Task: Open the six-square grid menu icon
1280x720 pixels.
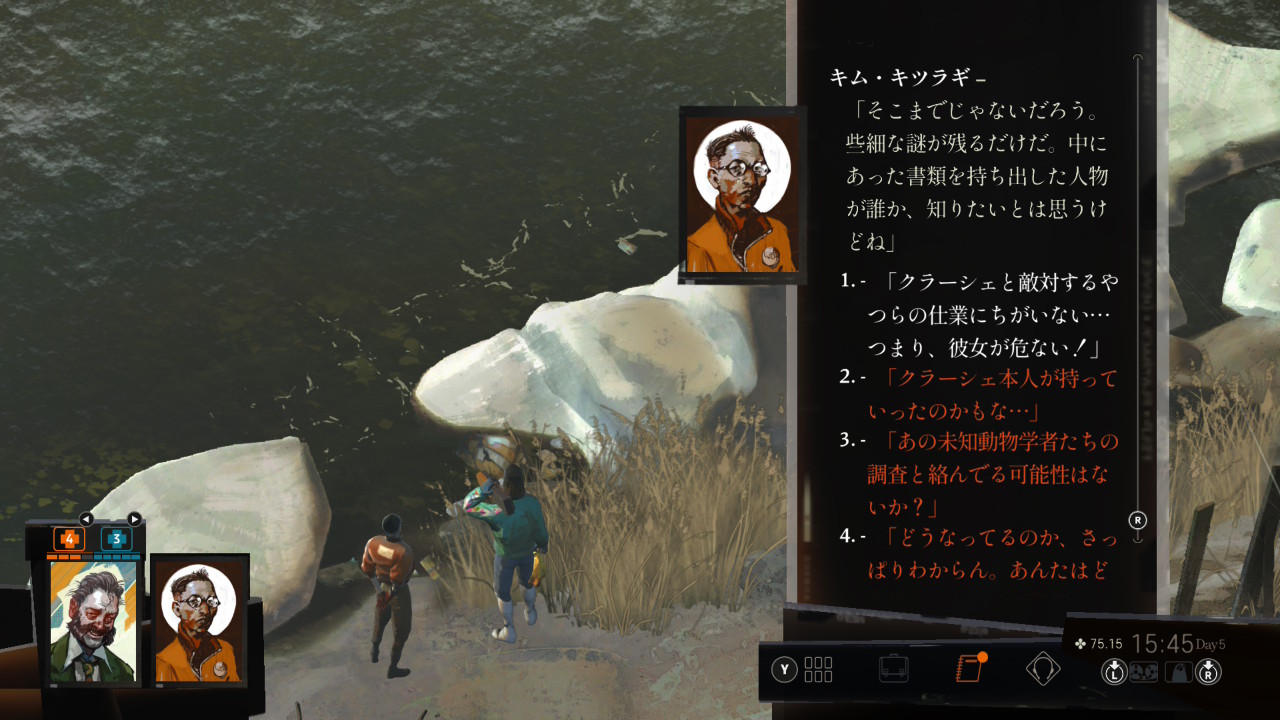Action: pyautogui.click(x=817, y=668)
